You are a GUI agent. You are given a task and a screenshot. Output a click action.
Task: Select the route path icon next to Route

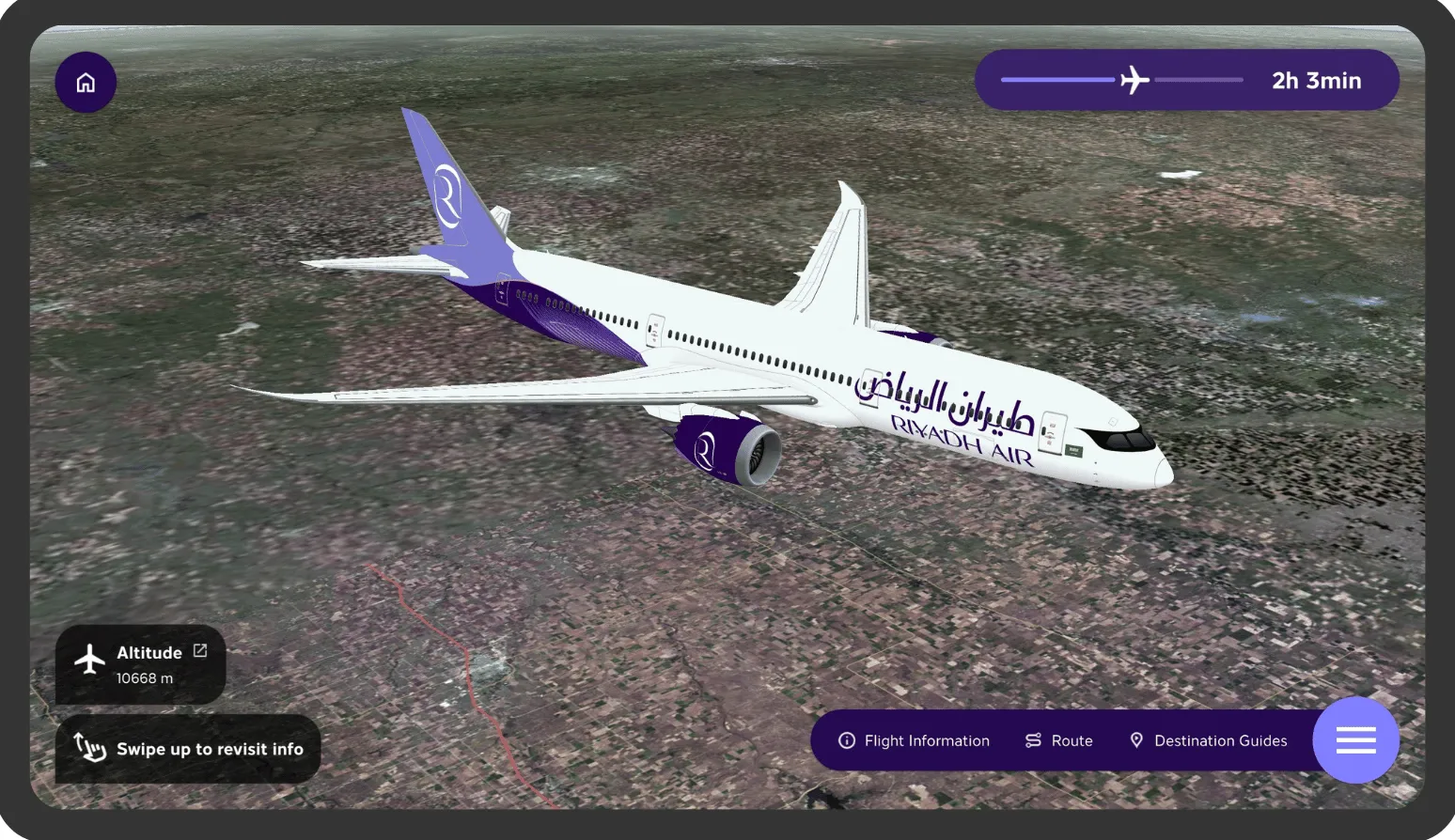point(1032,740)
